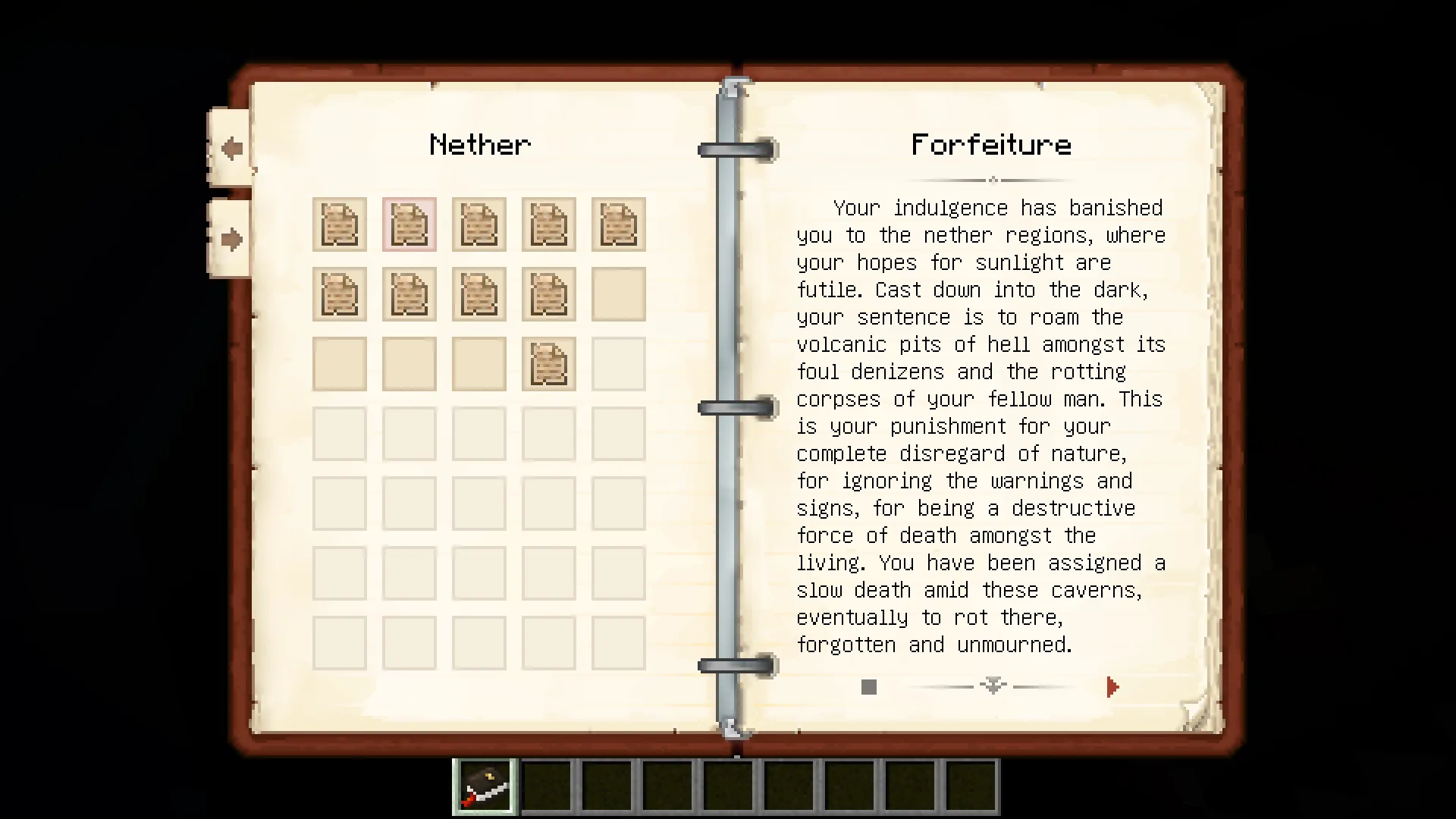
Task: Click the Forfeiture page heading
Action: pos(991,145)
